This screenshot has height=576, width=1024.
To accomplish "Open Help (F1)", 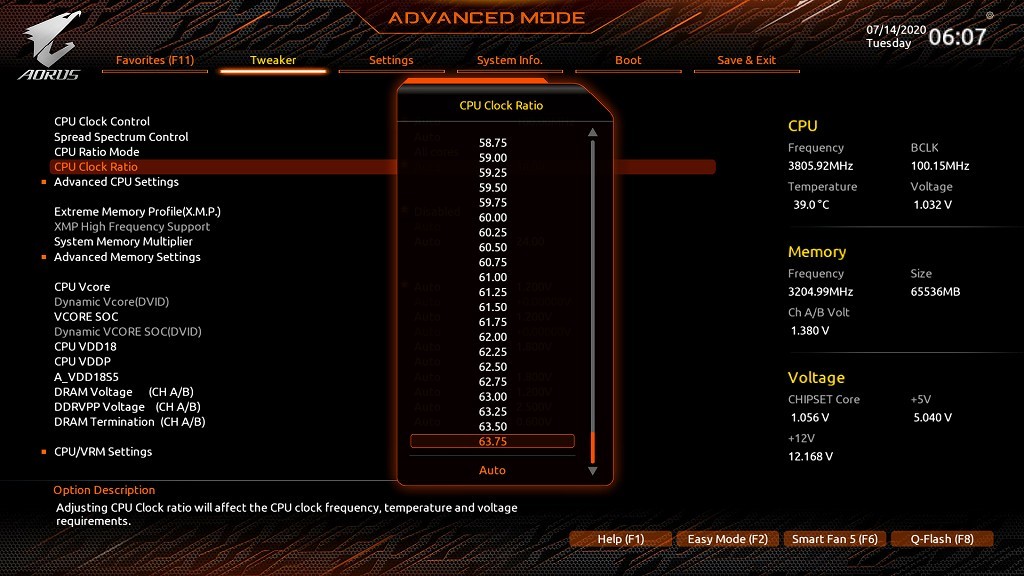I will click(x=621, y=539).
